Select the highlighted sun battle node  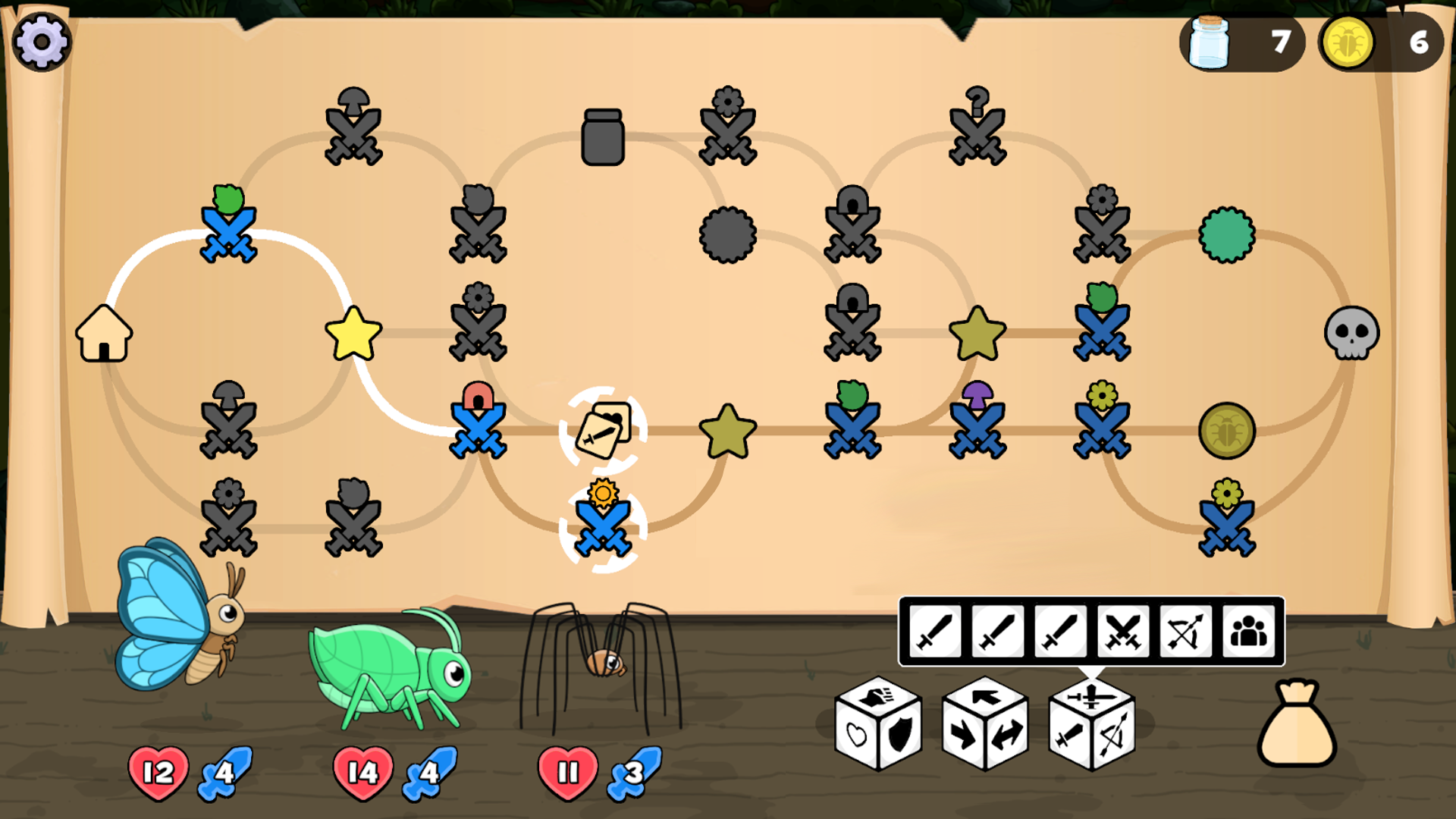coord(603,519)
